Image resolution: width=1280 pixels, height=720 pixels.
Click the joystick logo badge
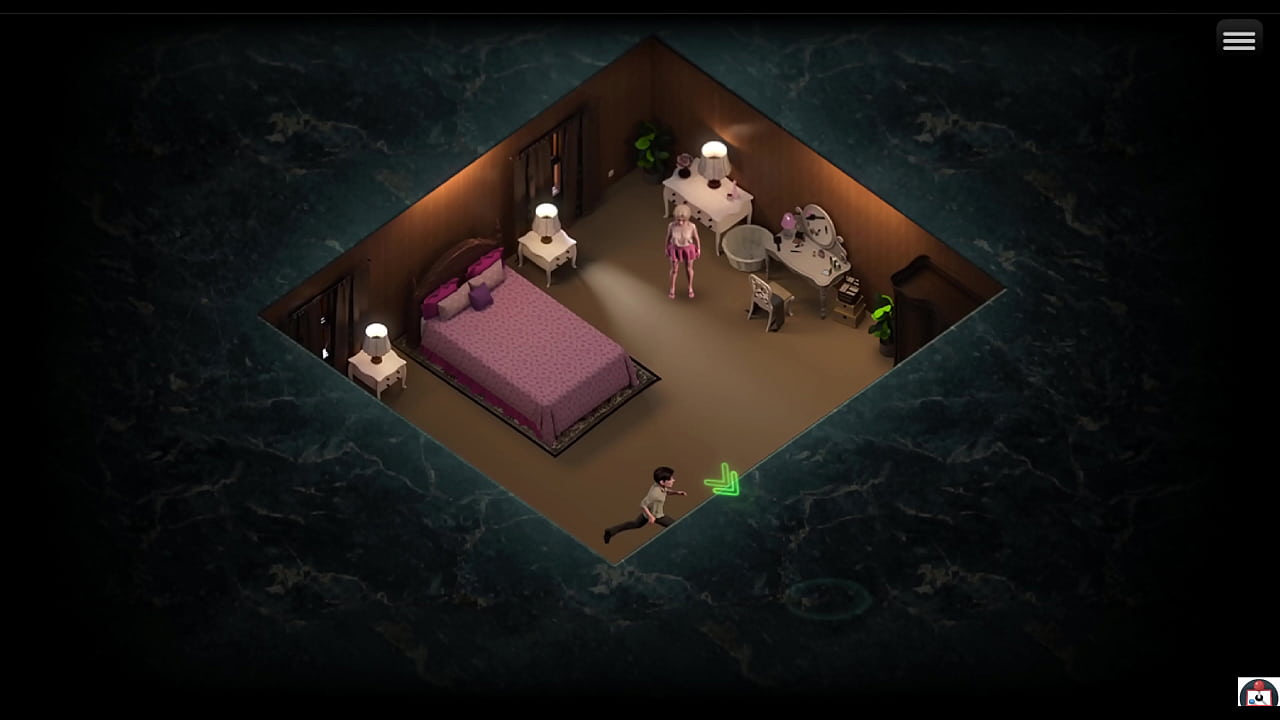pyautogui.click(x=1257, y=692)
